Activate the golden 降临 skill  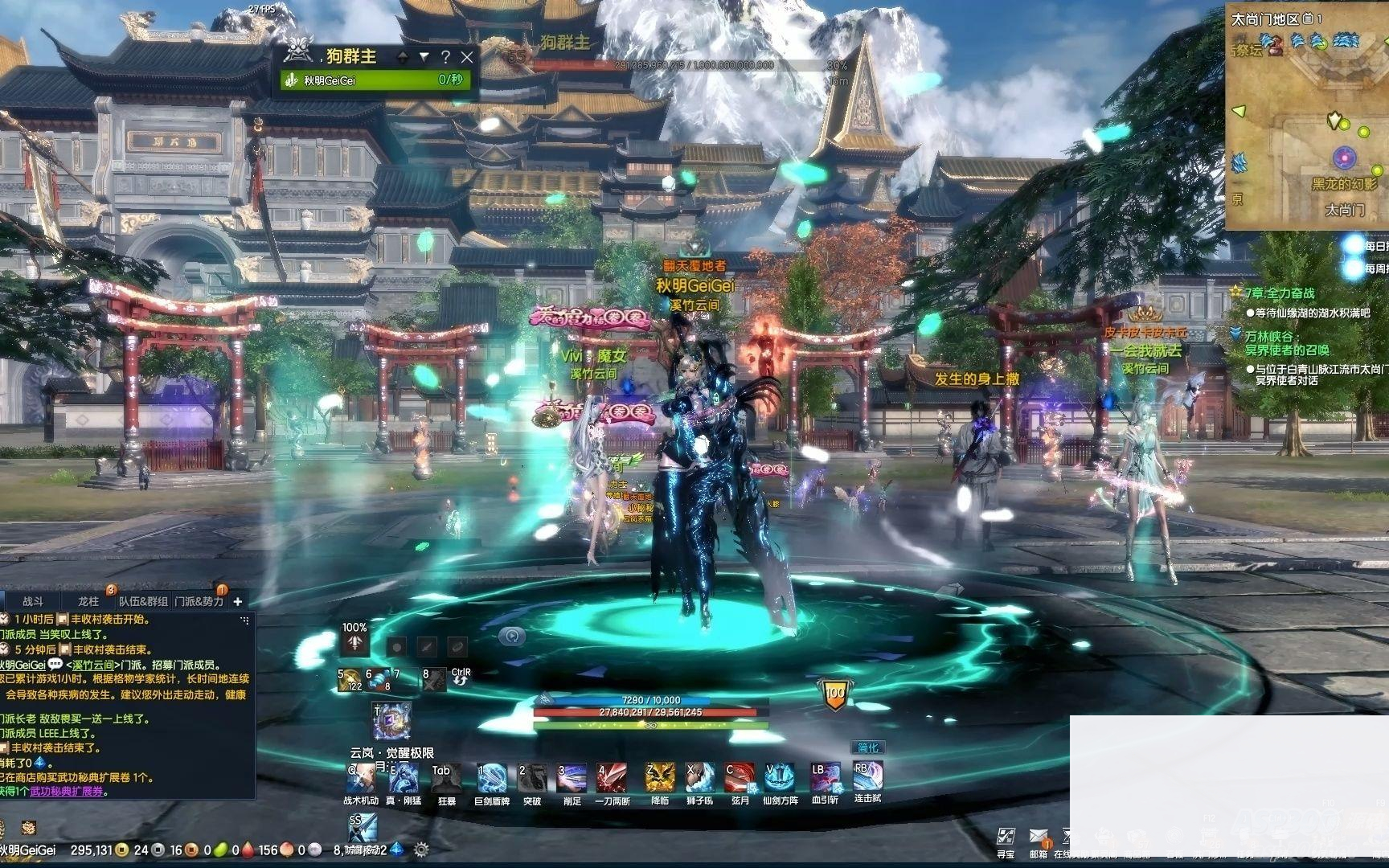click(x=660, y=778)
